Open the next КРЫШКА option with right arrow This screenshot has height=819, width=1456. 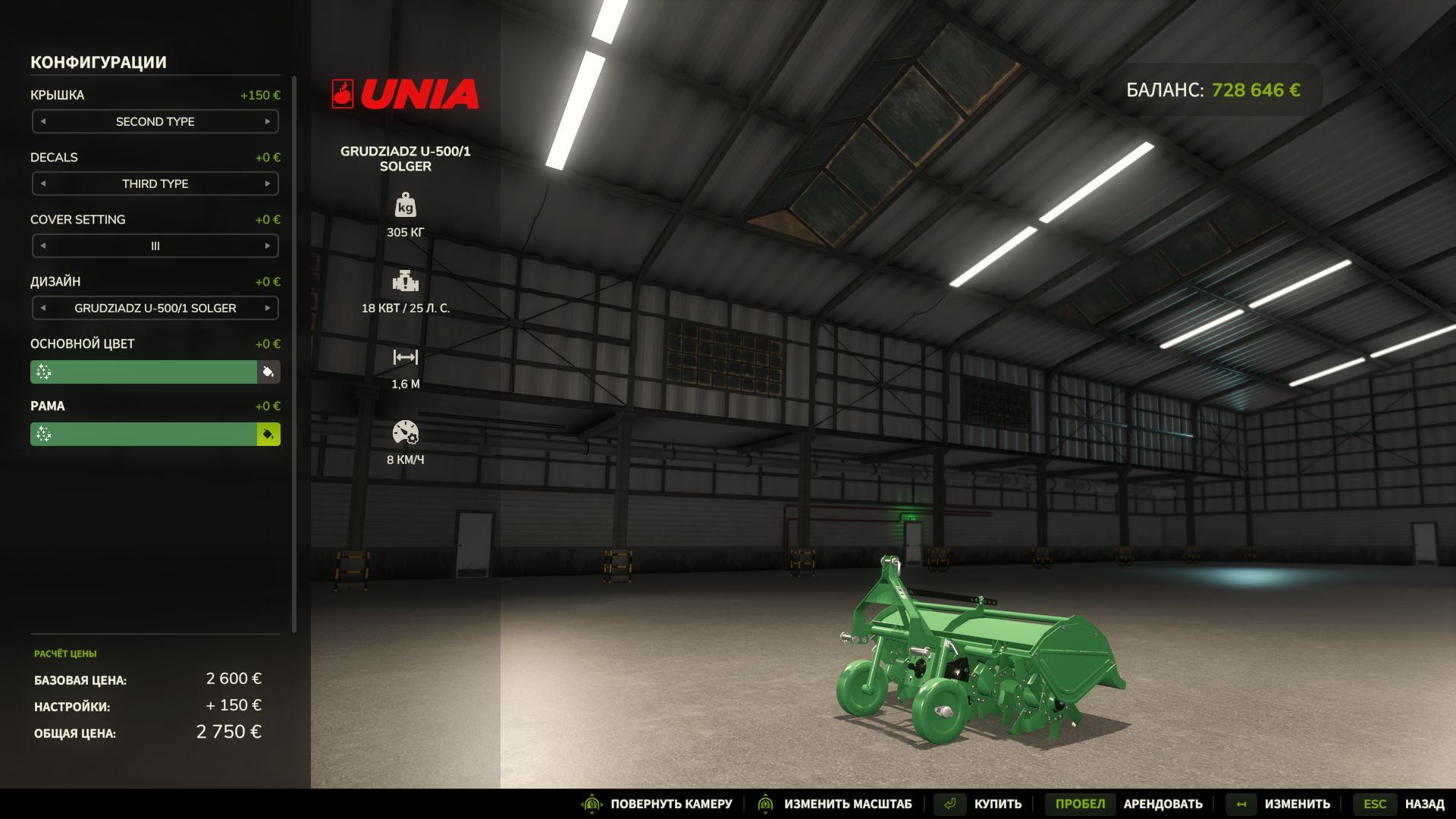coord(267,121)
